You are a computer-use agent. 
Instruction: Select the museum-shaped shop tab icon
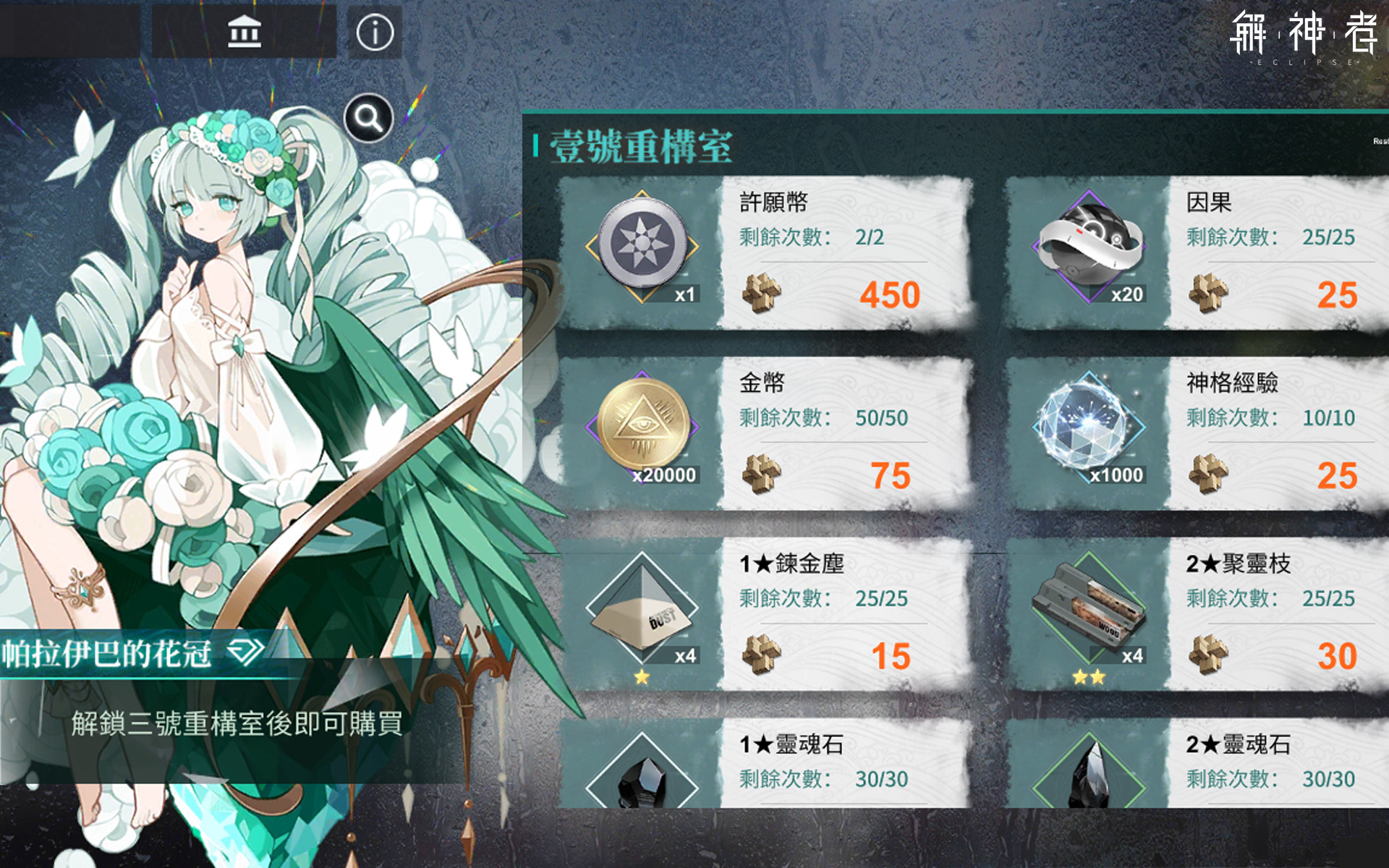click(245, 30)
